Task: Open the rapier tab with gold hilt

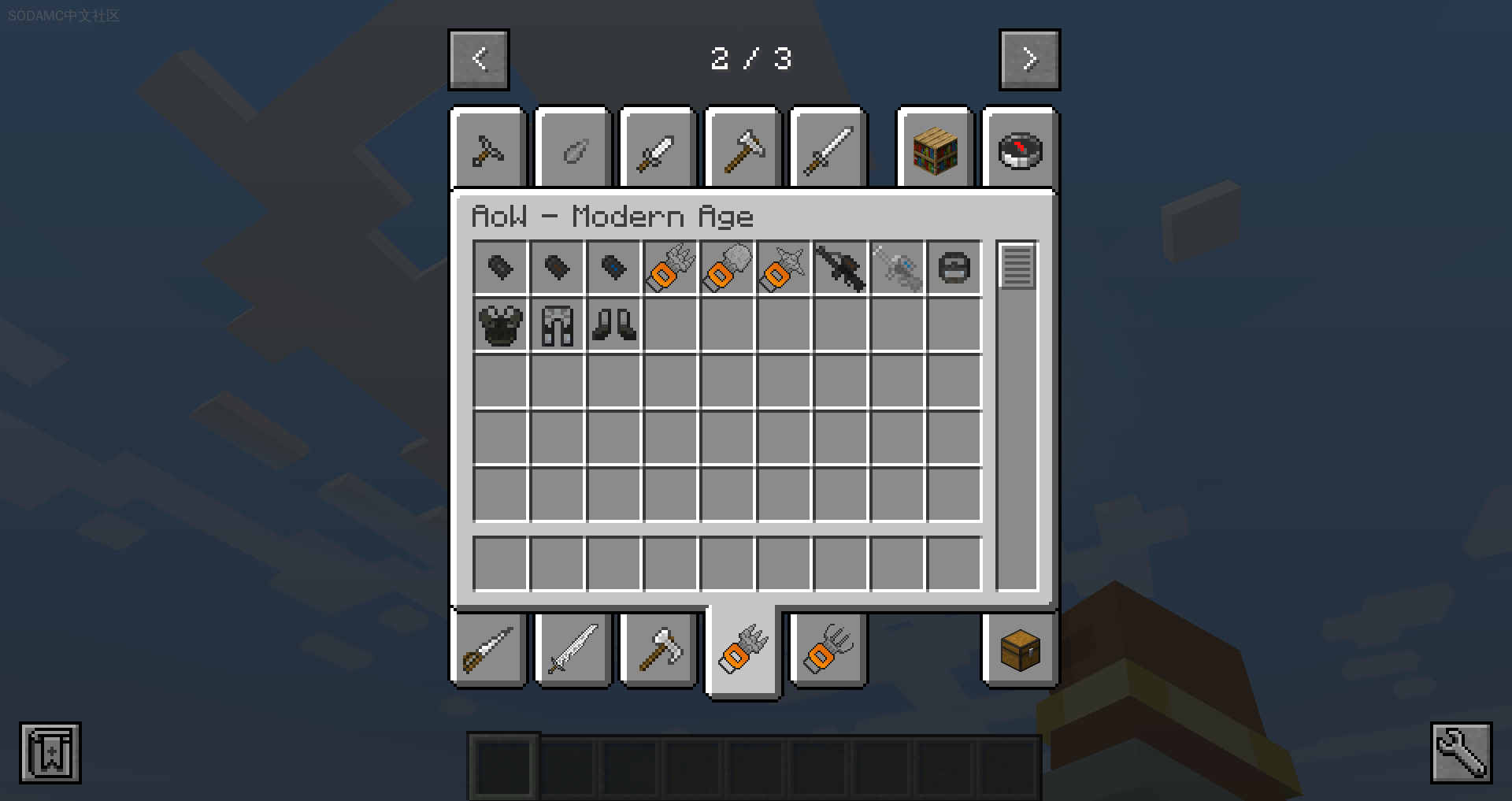Action: click(488, 651)
